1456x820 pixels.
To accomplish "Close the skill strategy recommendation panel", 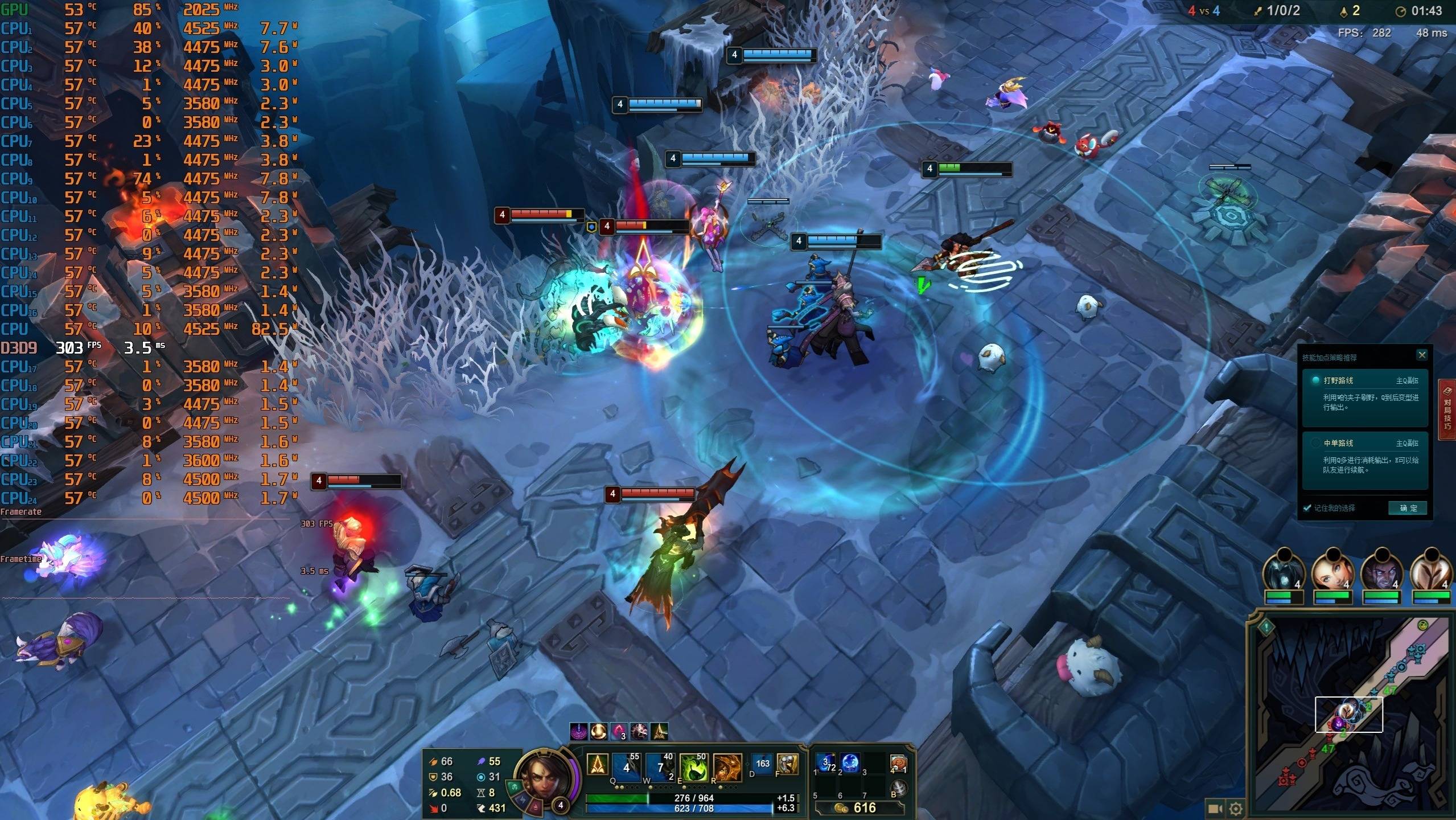I will pos(1421,355).
